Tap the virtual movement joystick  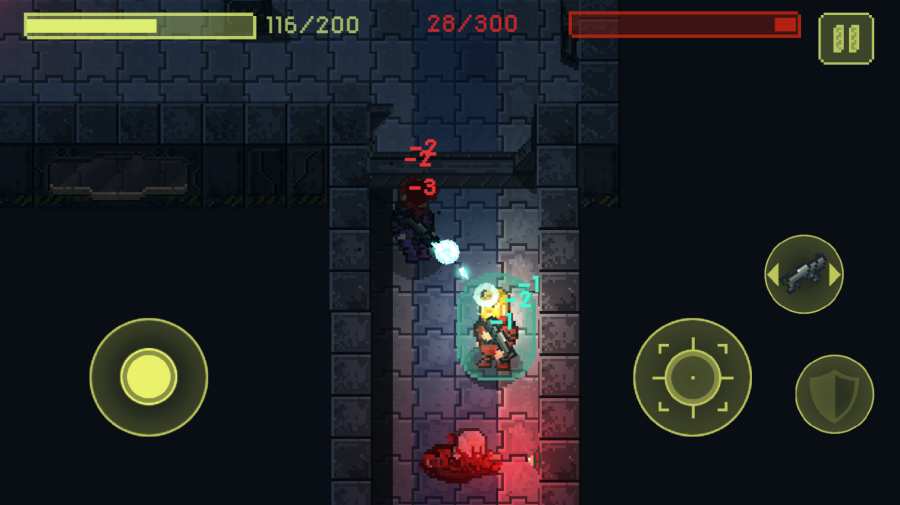point(149,377)
